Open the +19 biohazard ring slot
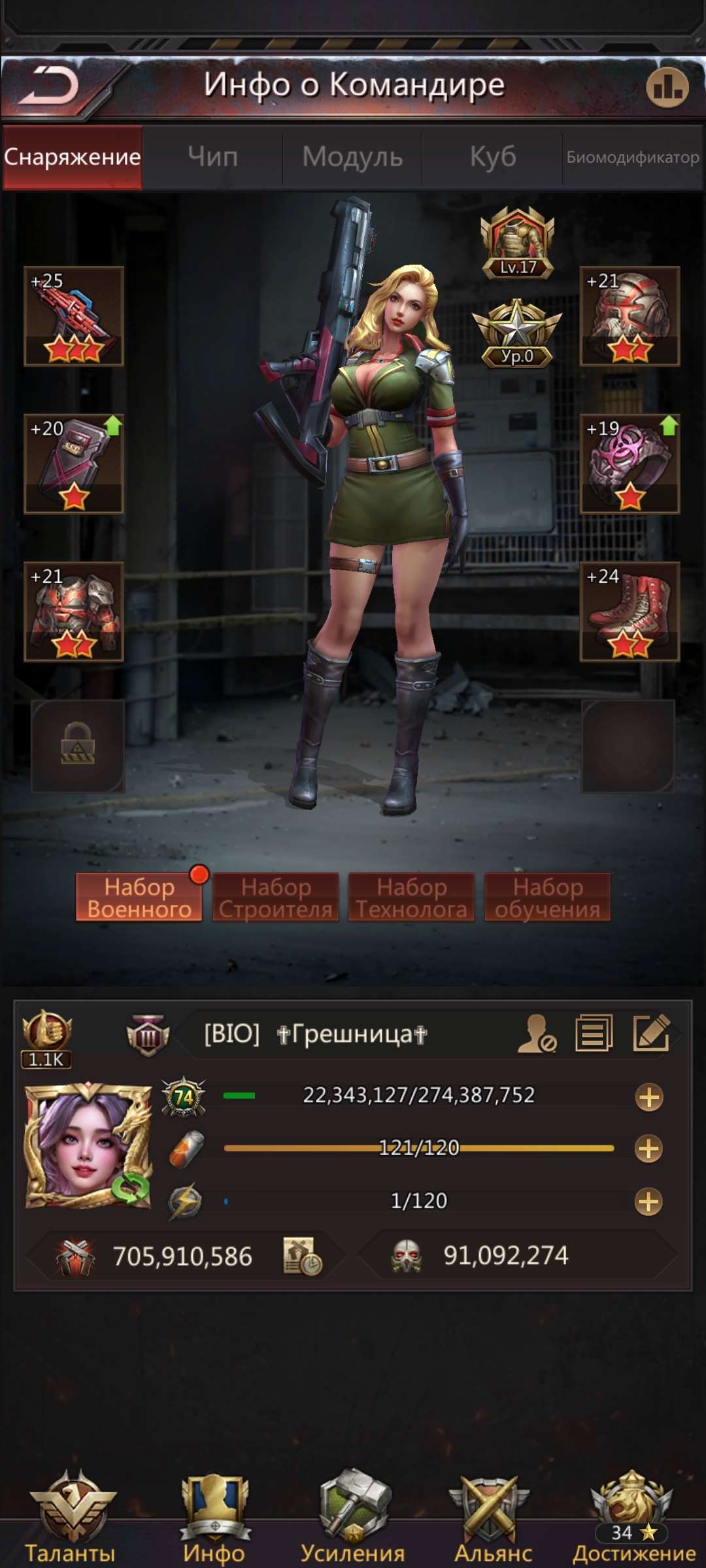Viewport: 706px width, 1568px height. 630,463
